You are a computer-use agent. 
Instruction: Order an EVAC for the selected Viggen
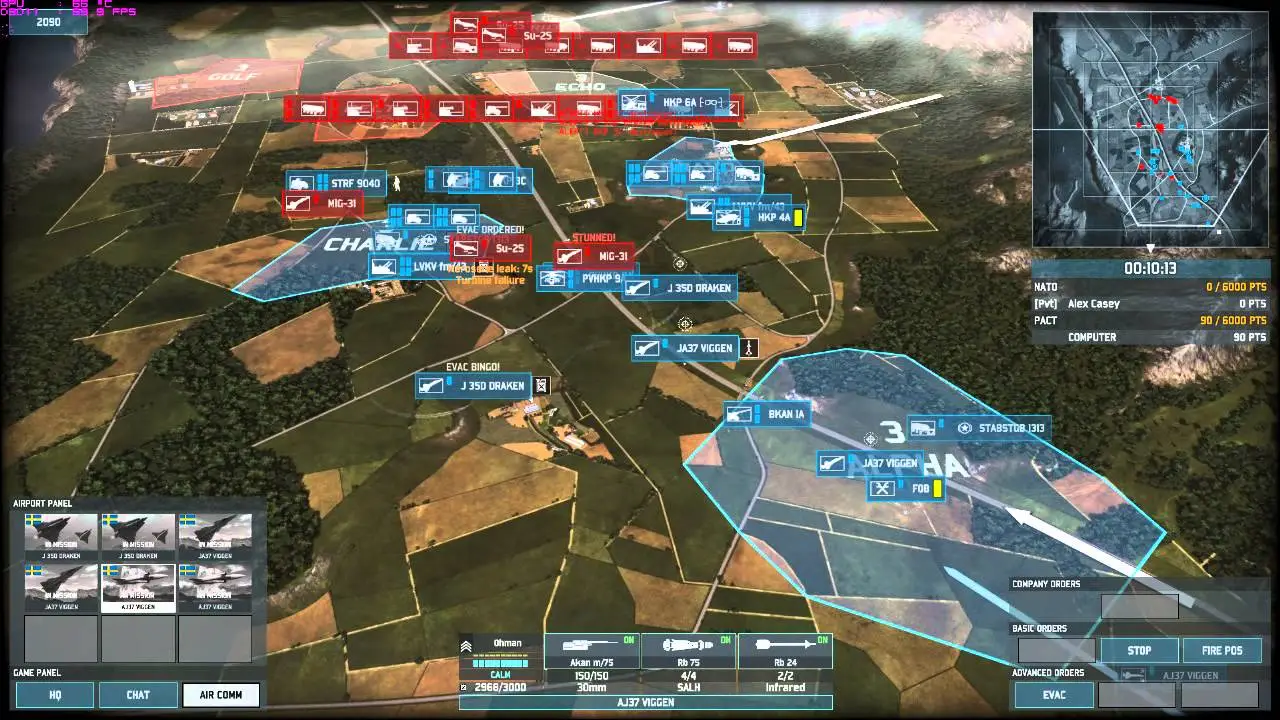point(1052,694)
